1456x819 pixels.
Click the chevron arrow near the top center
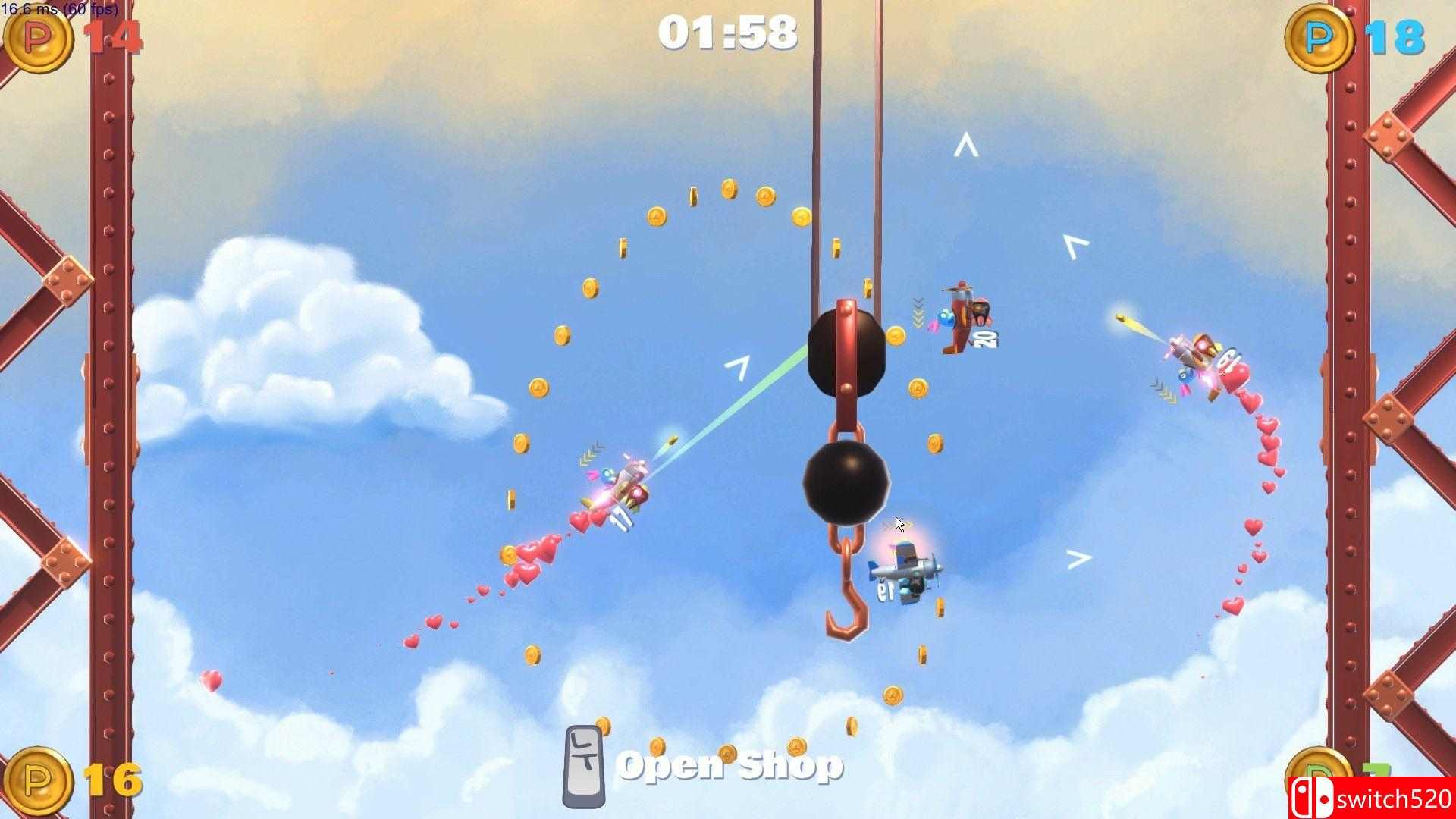click(x=965, y=144)
